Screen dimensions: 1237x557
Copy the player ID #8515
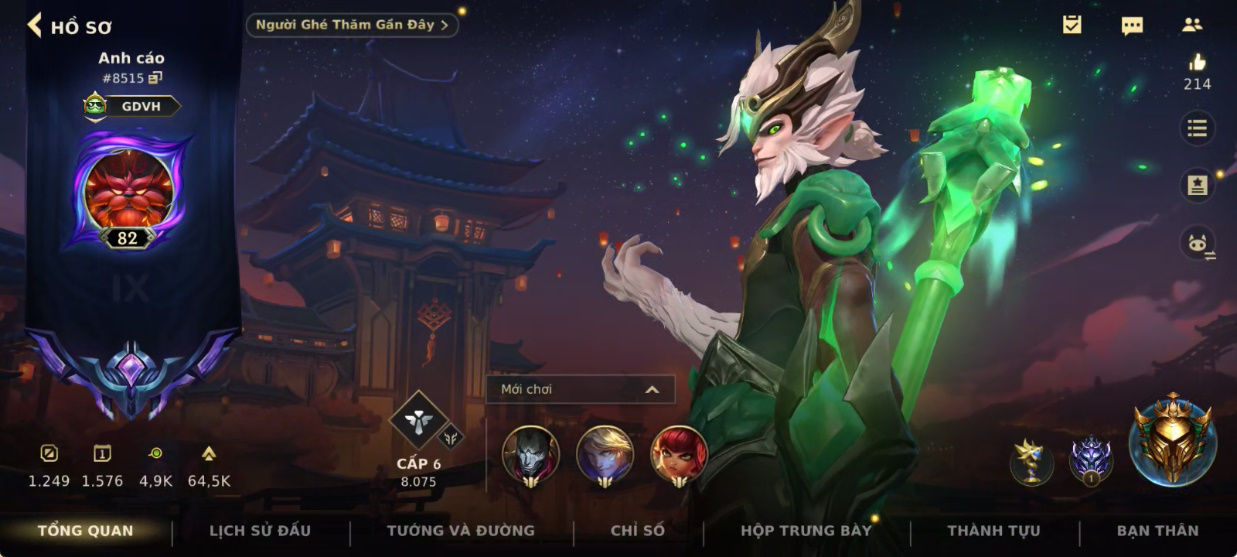[x=155, y=78]
